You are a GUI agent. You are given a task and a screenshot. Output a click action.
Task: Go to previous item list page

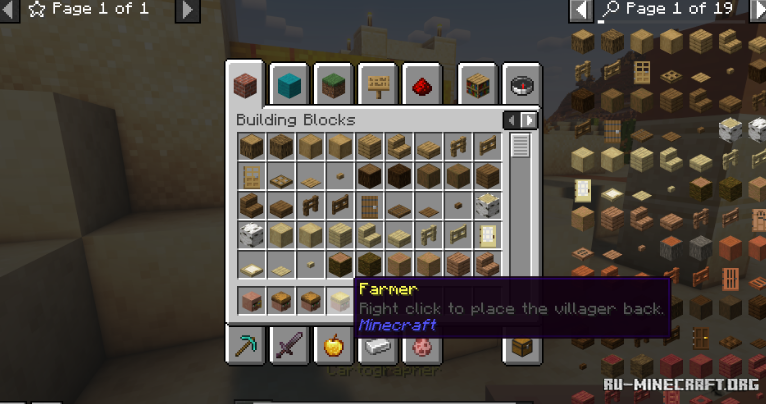coord(580,10)
